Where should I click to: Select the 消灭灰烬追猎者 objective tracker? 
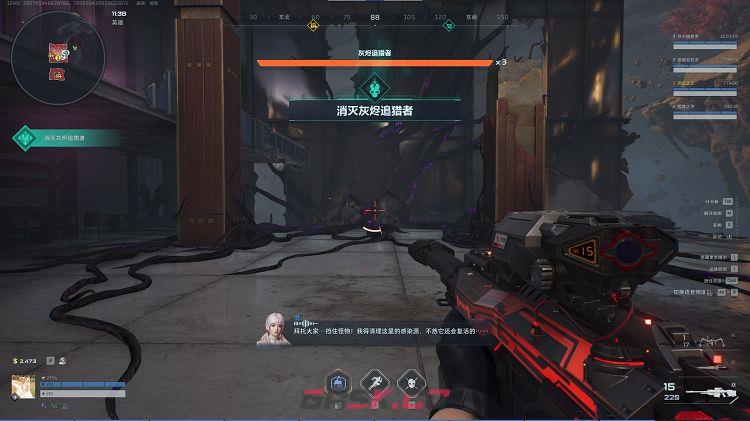(66, 138)
